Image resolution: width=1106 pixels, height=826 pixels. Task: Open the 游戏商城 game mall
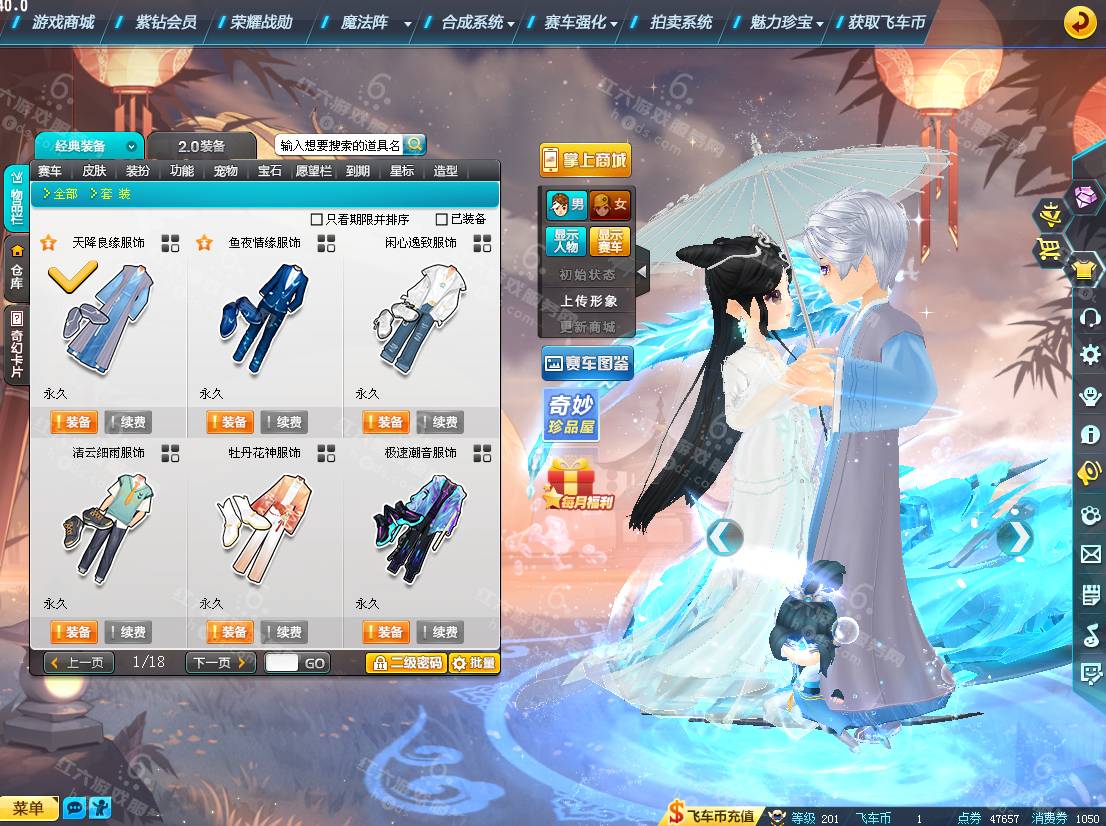63,22
